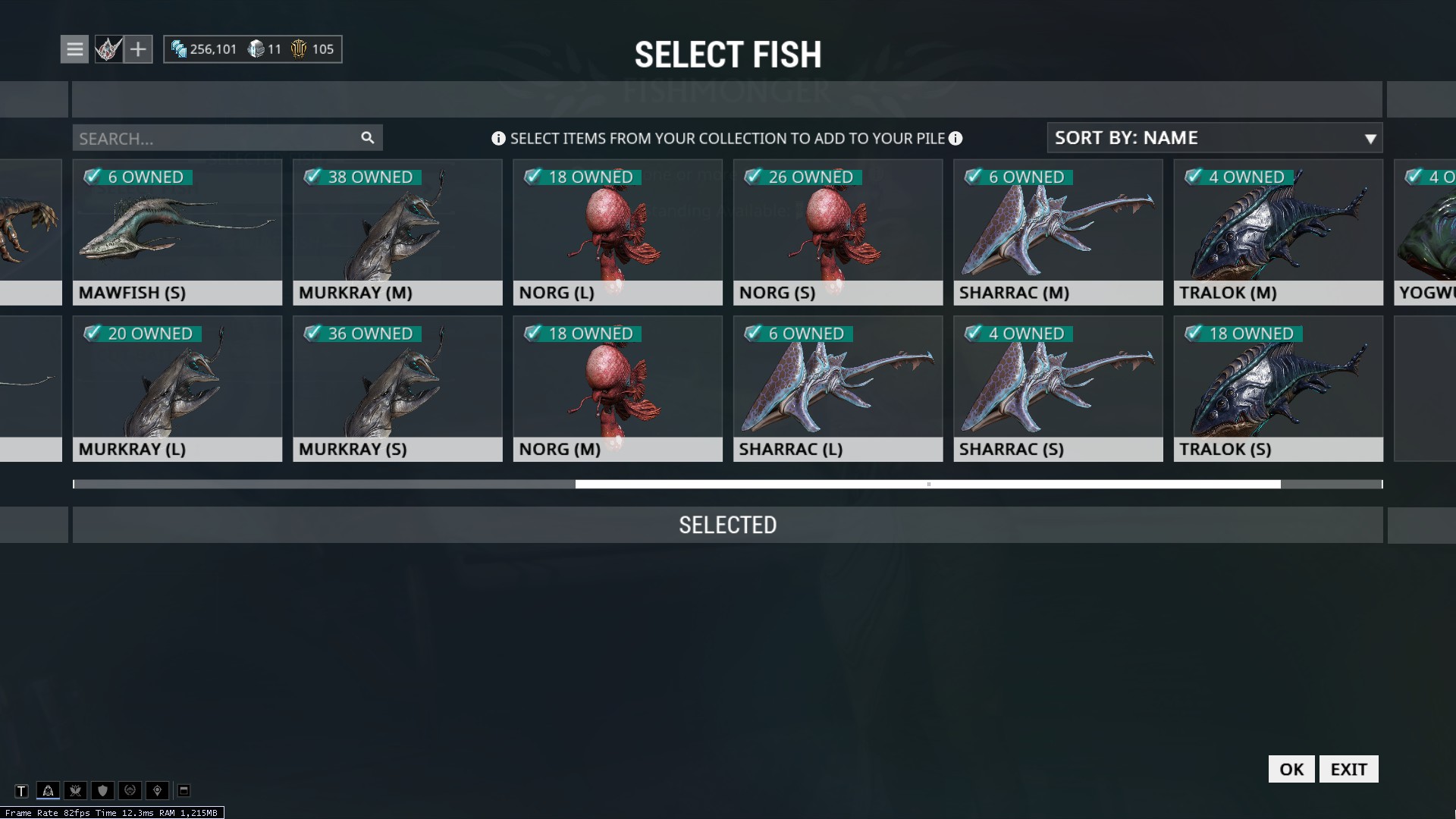Open the player profile emblem icon
This screenshot has width=1456, height=819.
click(108, 49)
